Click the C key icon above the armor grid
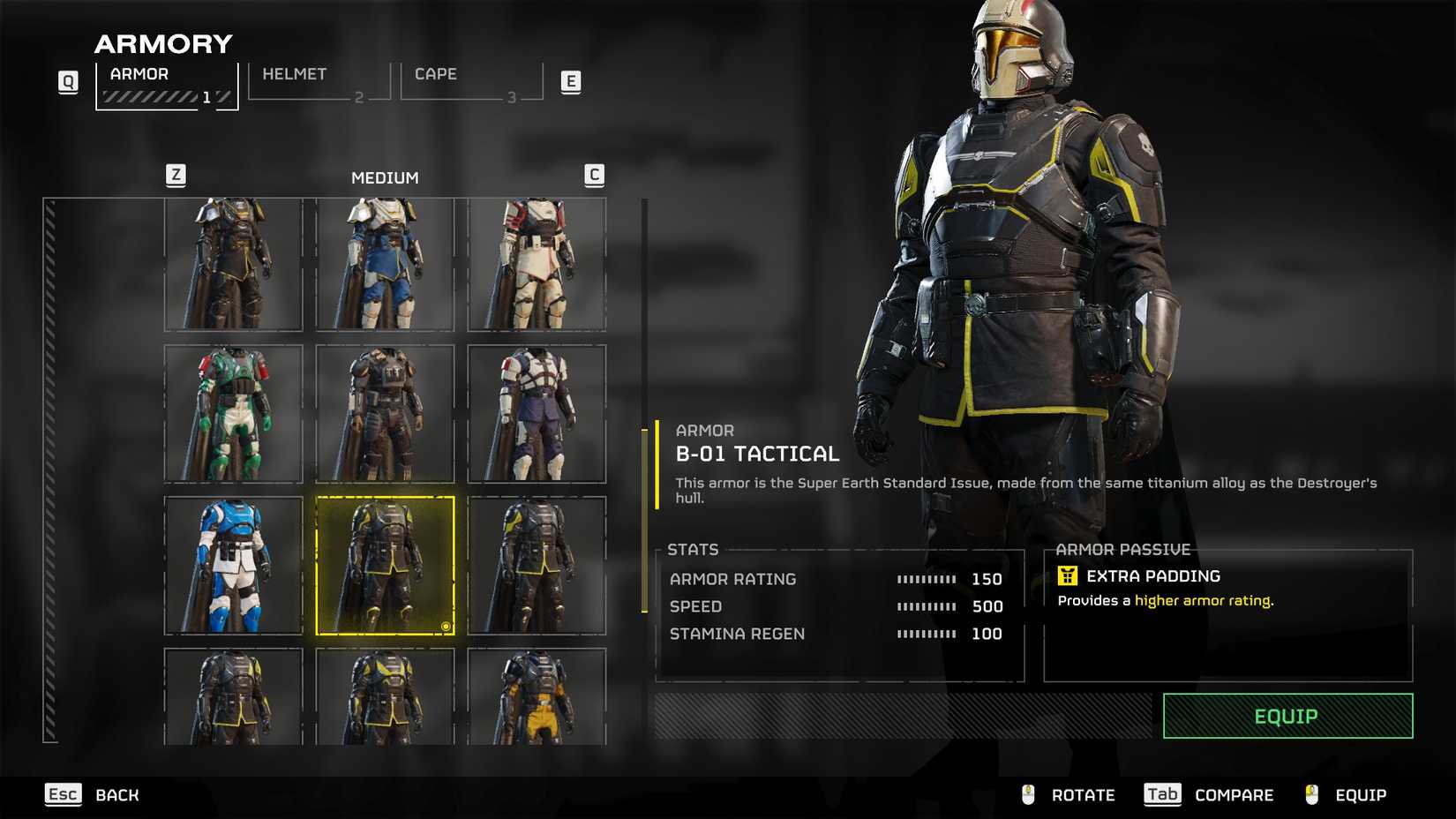Viewport: 1456px width, 819px height. pyautogui.click(x=595, y=176)
